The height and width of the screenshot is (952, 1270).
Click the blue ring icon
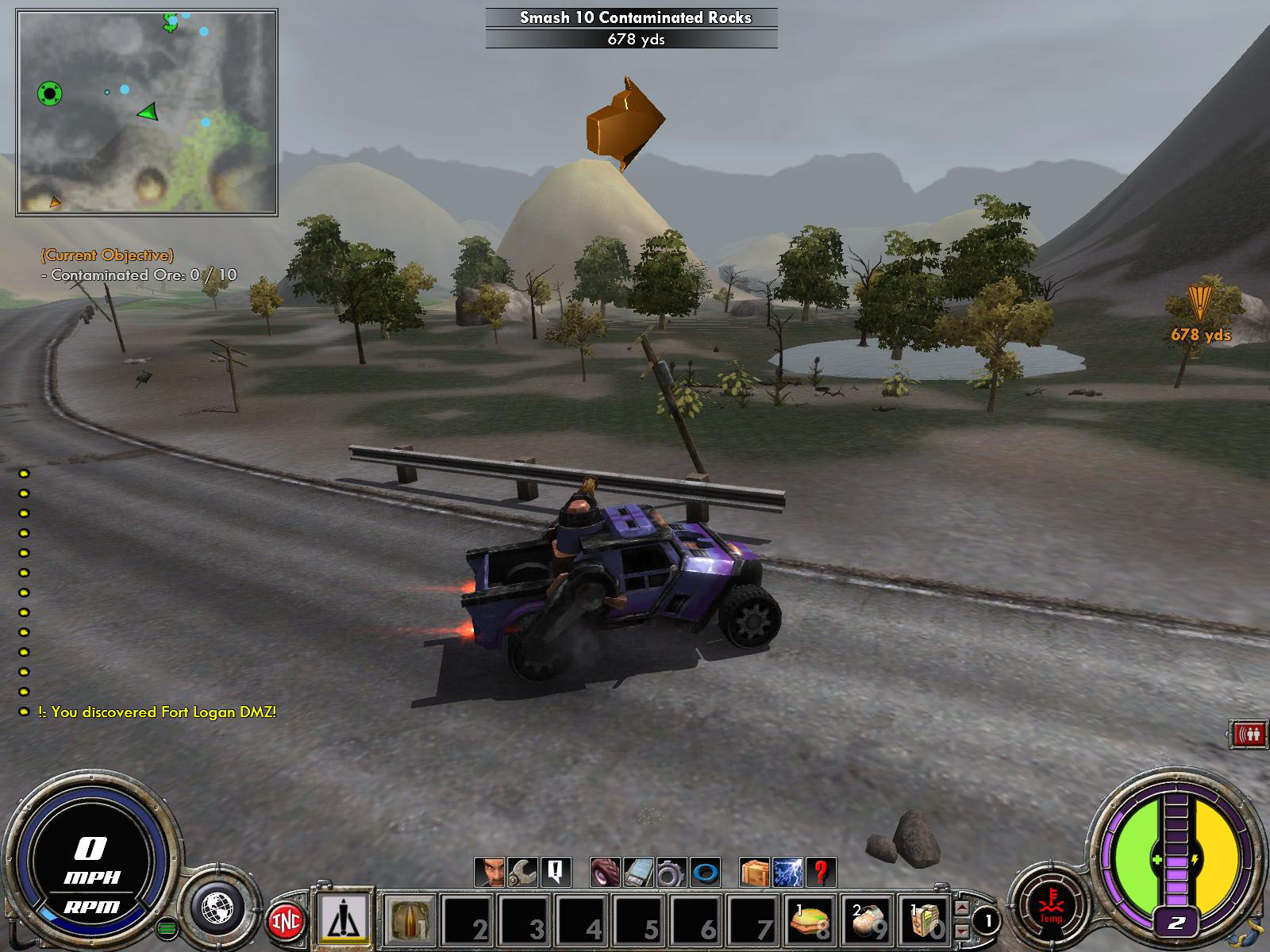pos(705,873)
